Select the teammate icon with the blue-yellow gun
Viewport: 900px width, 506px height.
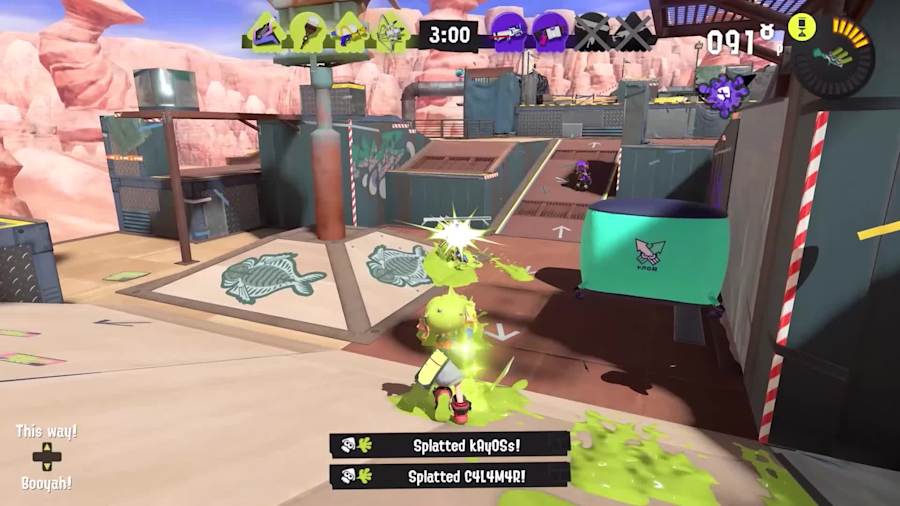[x=350, y=33]
